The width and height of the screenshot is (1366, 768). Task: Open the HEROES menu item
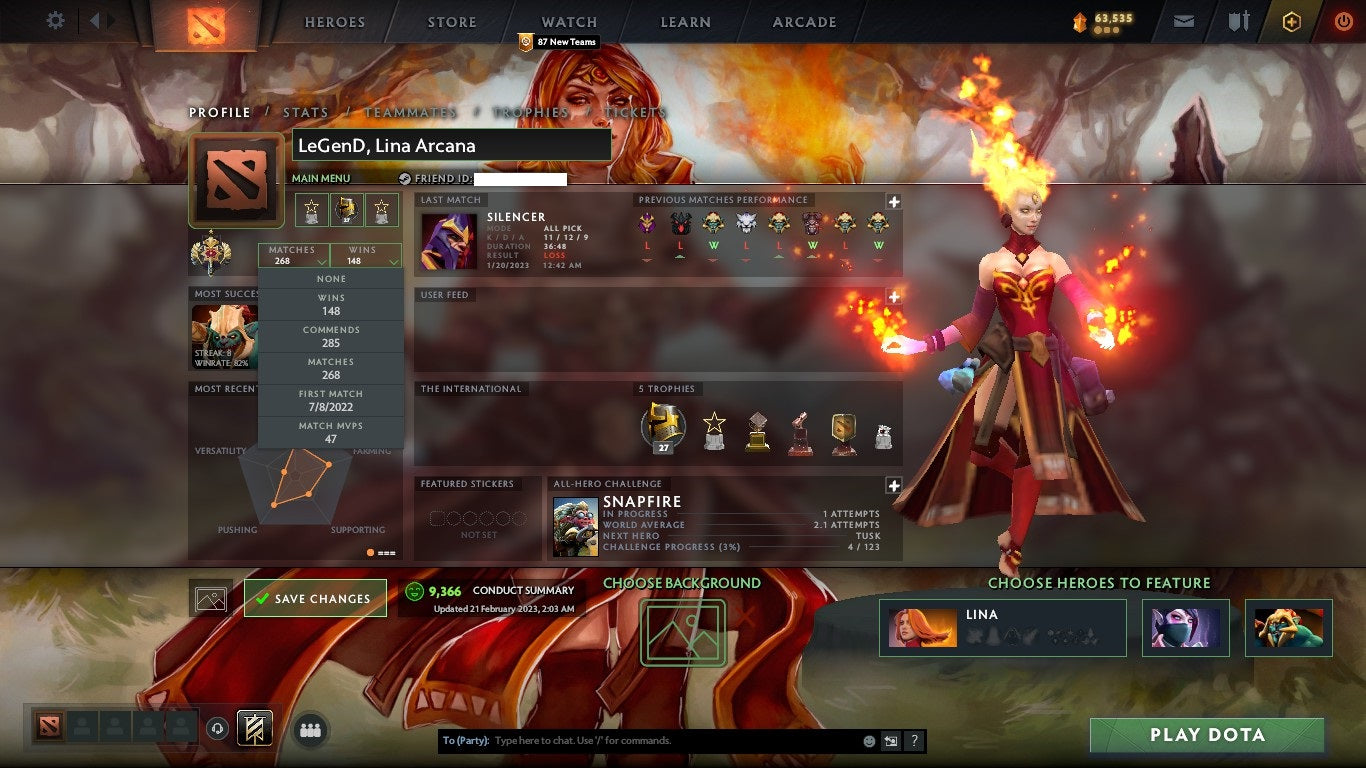pos(333,21)
